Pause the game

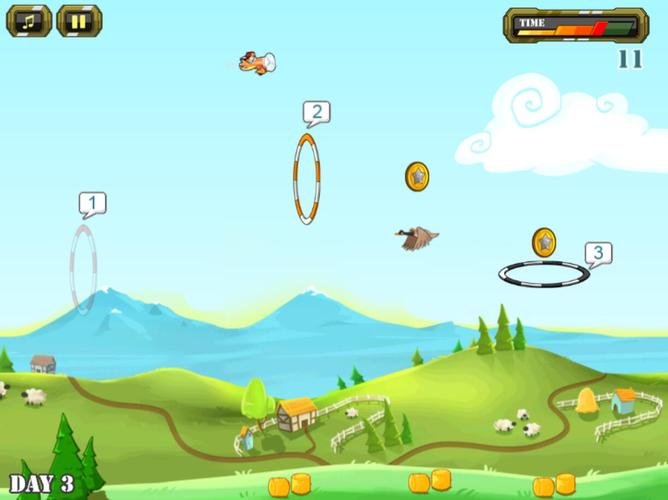pyautogui.click(x=79, y=20)
